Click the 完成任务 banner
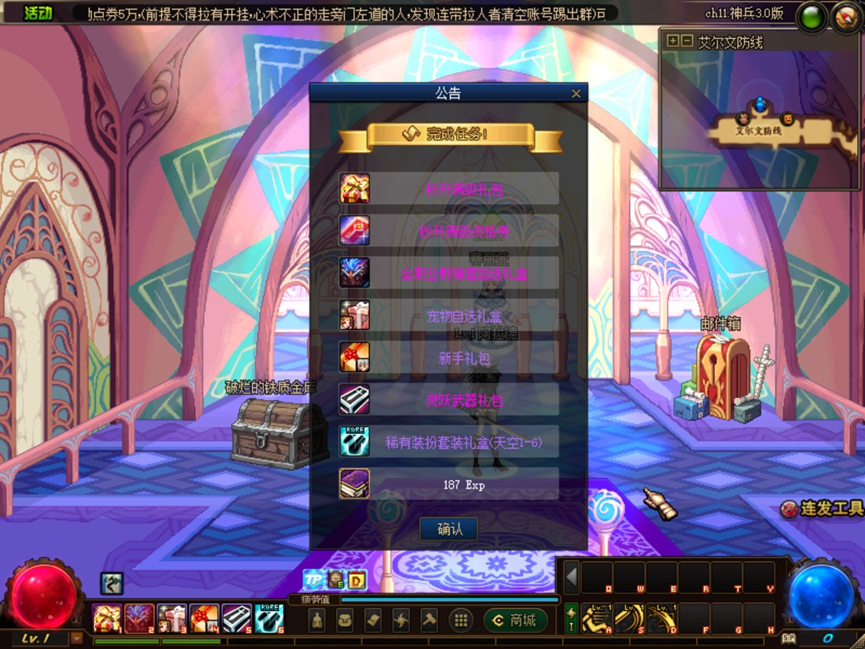Viewport: 865px width, 649px height. coord(449,134)
